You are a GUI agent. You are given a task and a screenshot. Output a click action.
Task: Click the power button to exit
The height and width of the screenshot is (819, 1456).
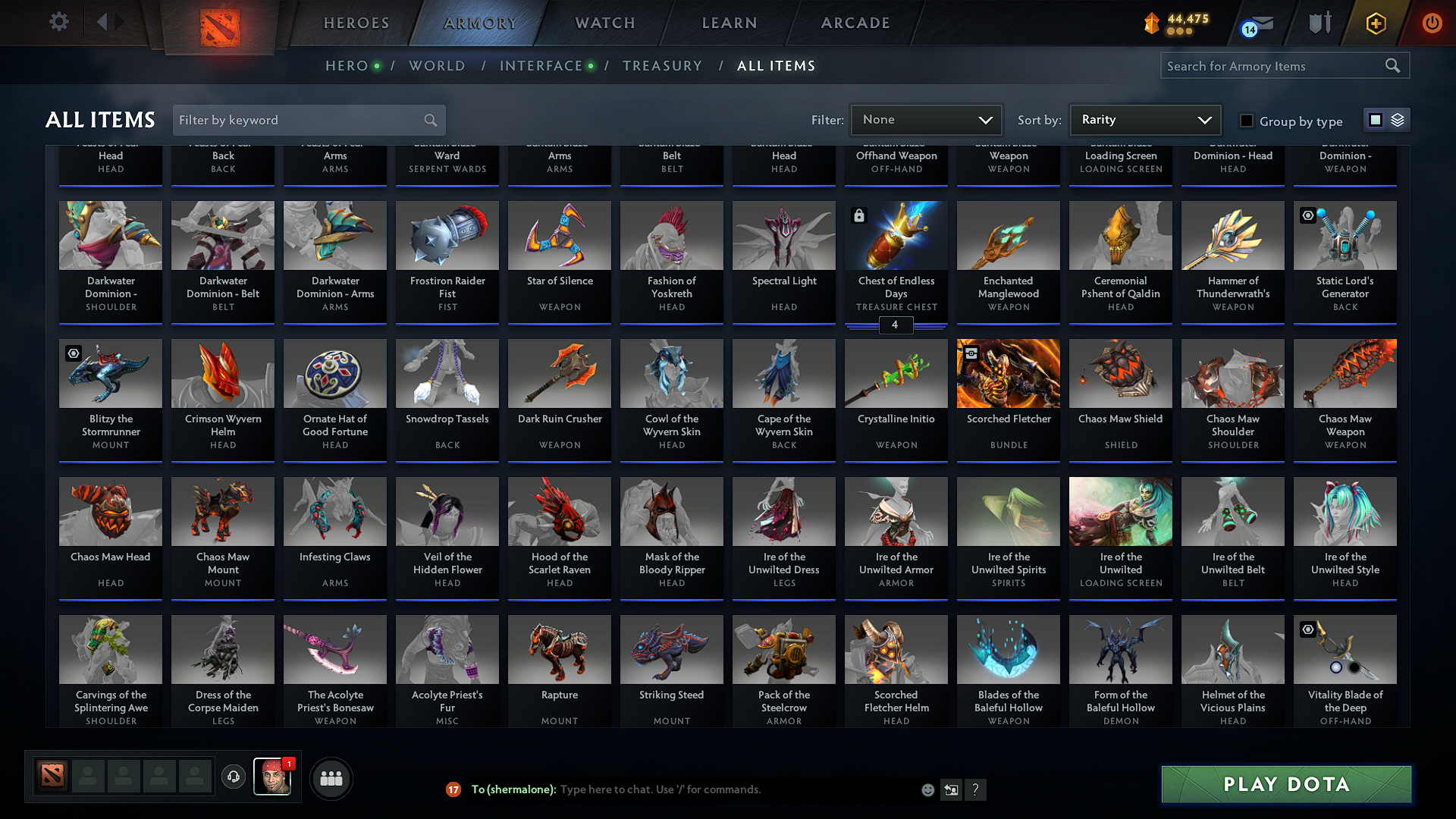pyautogui.click(x=1432, y=23)
